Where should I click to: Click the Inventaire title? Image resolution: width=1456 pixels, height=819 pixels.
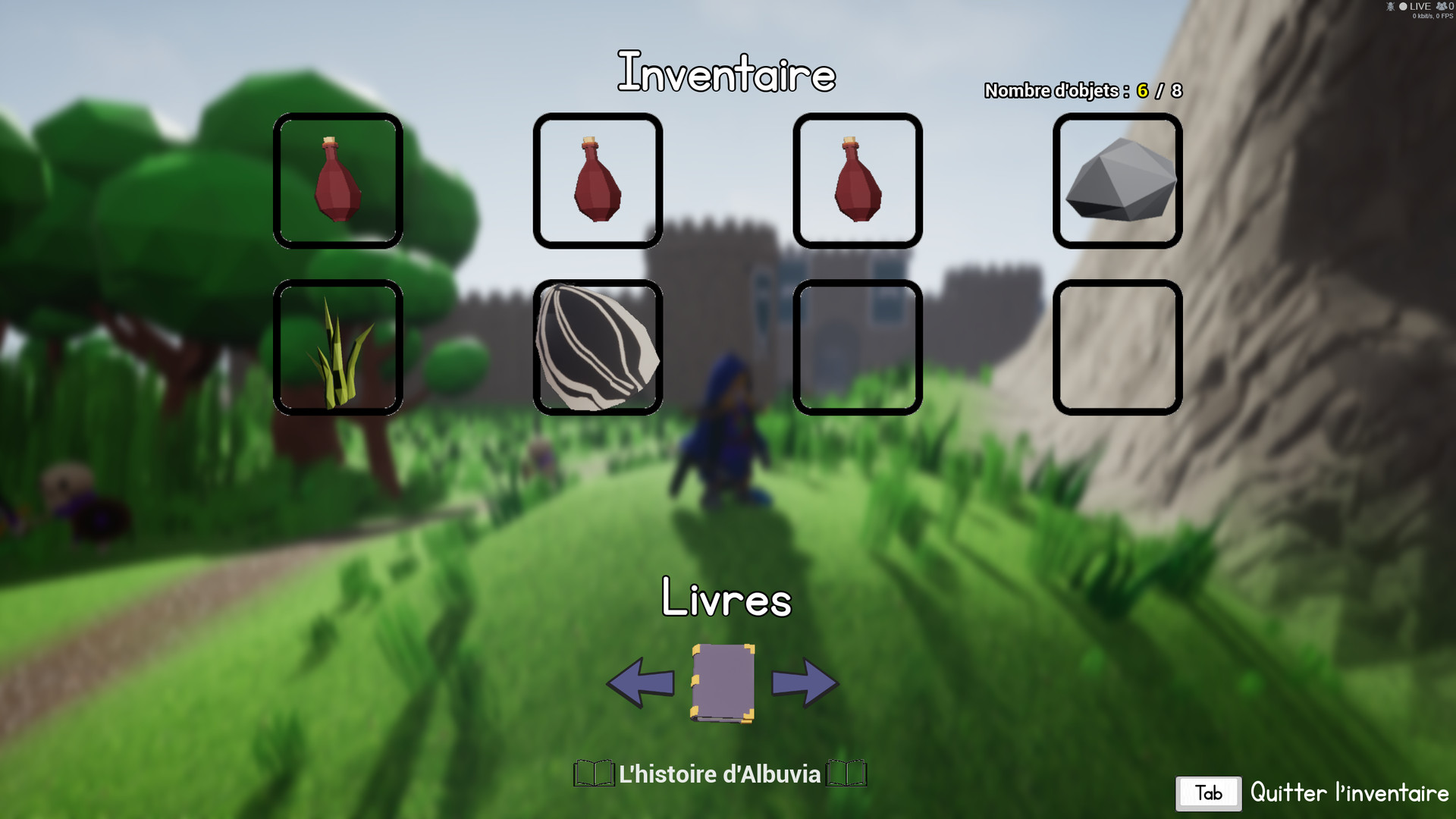pos(728,74)
